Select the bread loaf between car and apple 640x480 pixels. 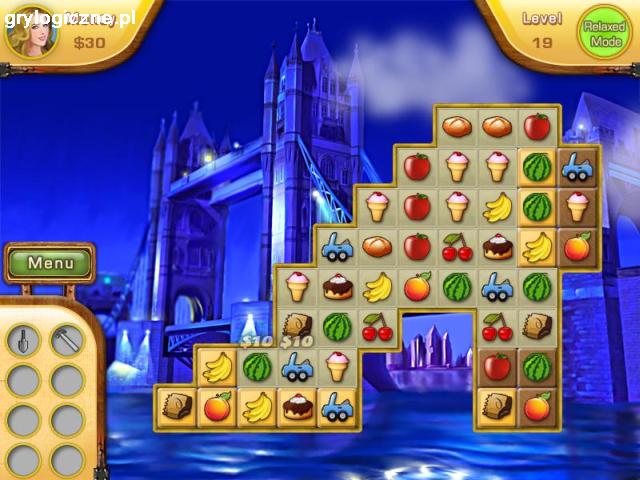coord(377,246)
